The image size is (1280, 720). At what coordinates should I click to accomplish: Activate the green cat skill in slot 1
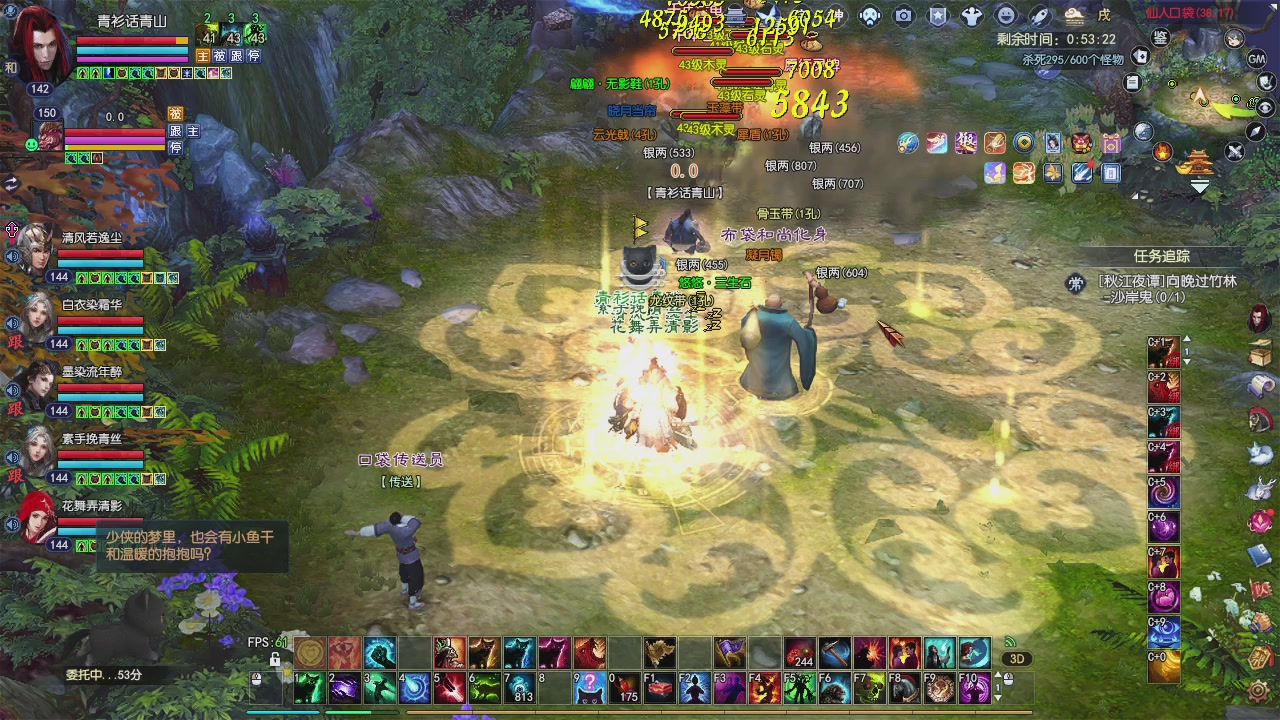coord(311,687)
